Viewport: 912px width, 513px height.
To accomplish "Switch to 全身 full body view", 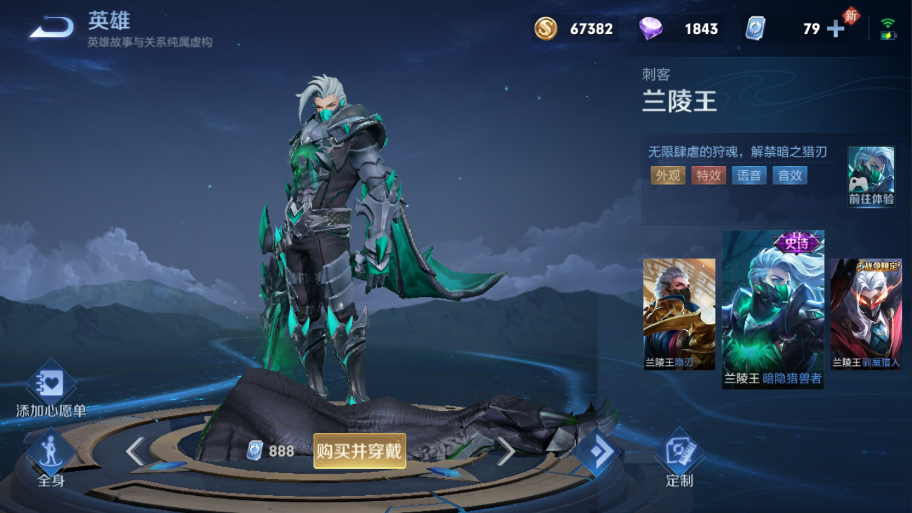I will click(51, 459).
